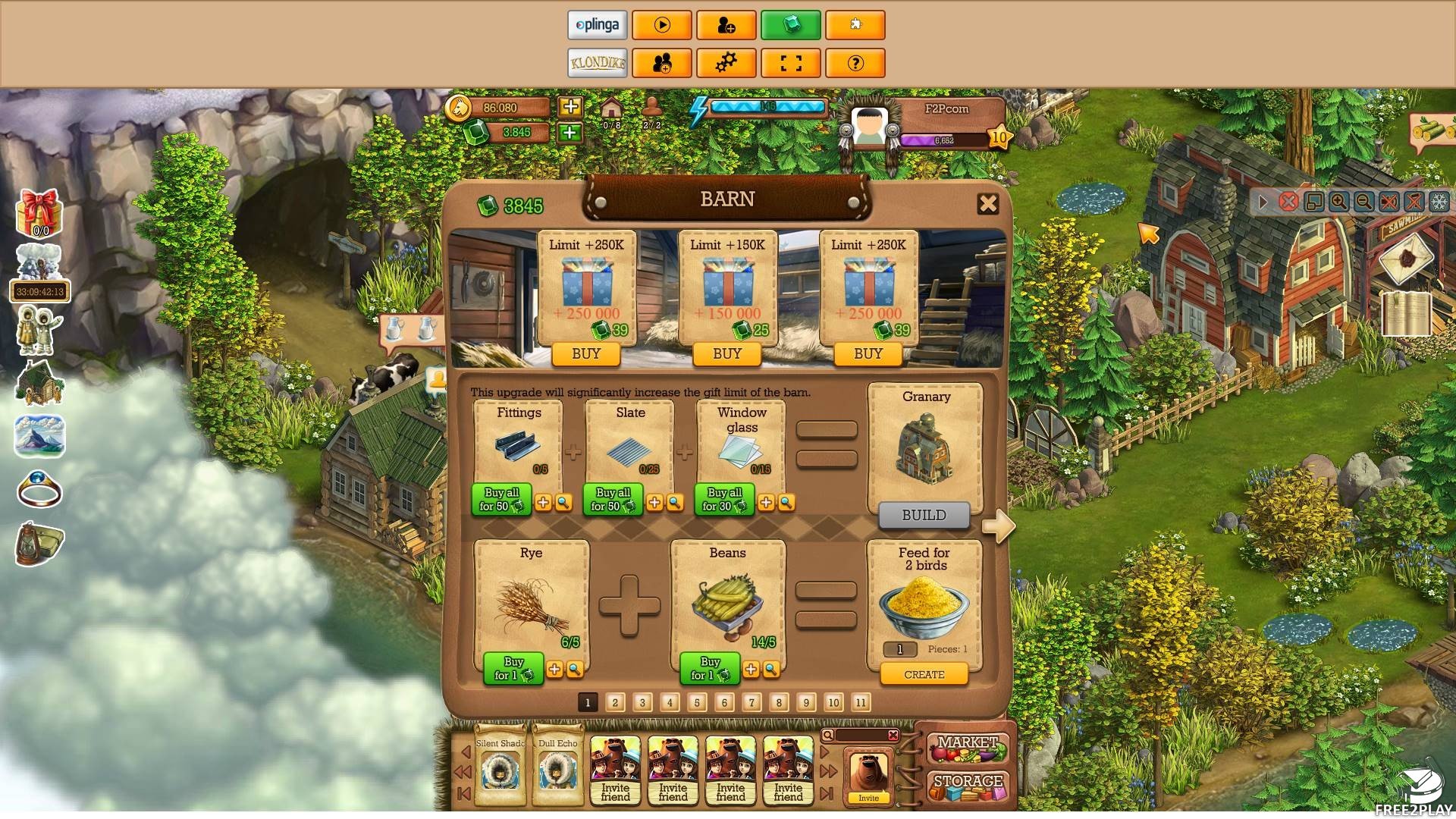The height and width of the screenshot is (819, 1456).
Task: Open the Storage
Action: tap(968, 784)
